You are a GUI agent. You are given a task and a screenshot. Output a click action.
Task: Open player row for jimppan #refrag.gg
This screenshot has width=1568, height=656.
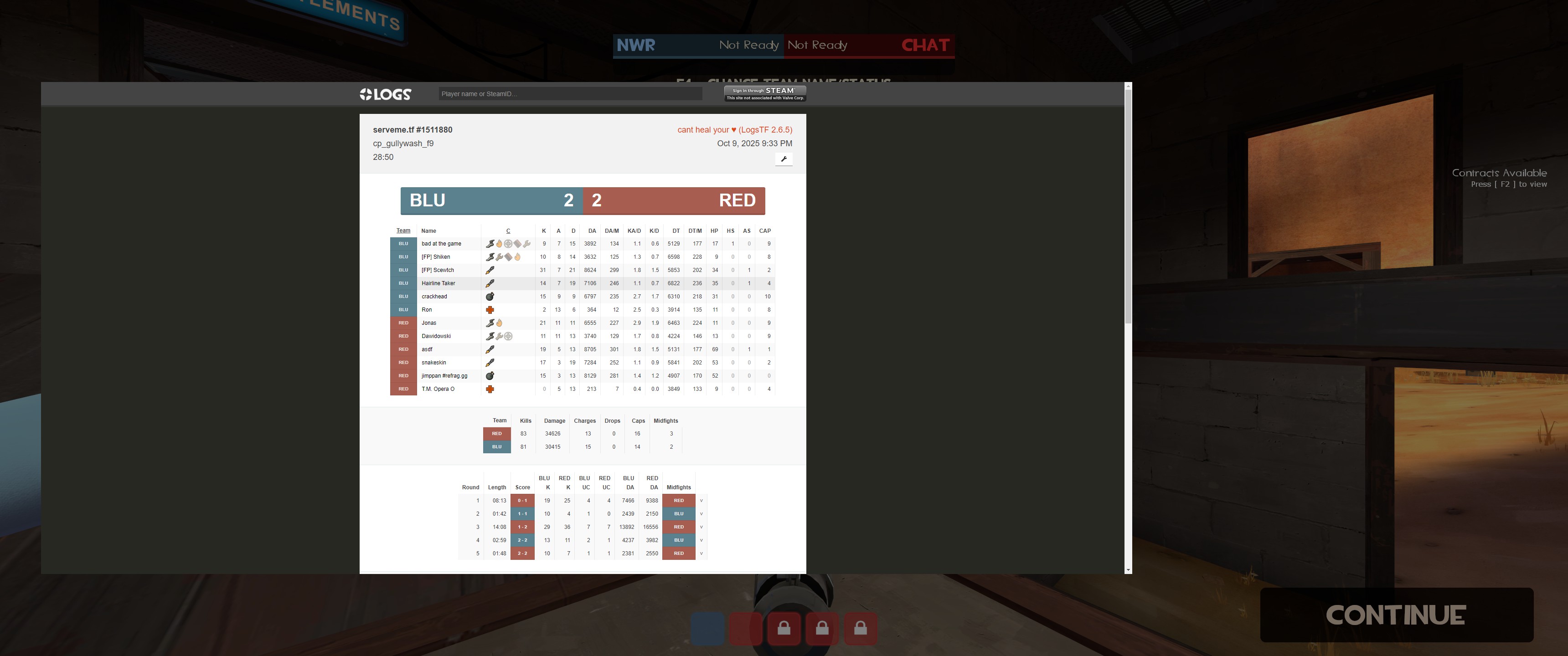[x=444, y=376]
